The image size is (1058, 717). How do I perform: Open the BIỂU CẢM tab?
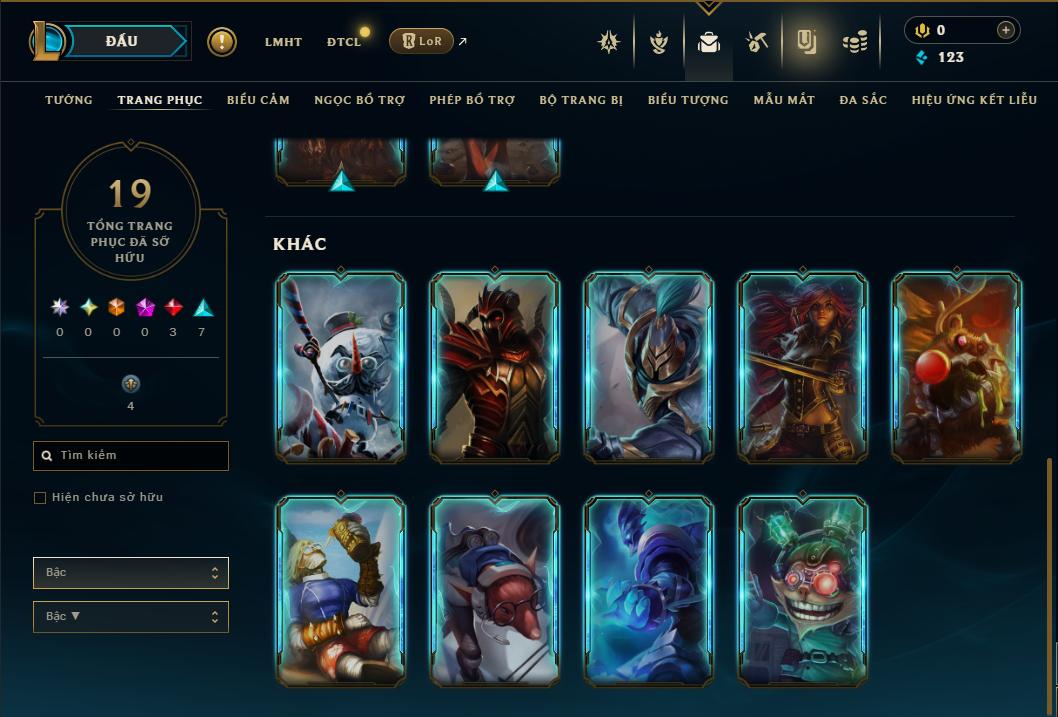point(258,100)
